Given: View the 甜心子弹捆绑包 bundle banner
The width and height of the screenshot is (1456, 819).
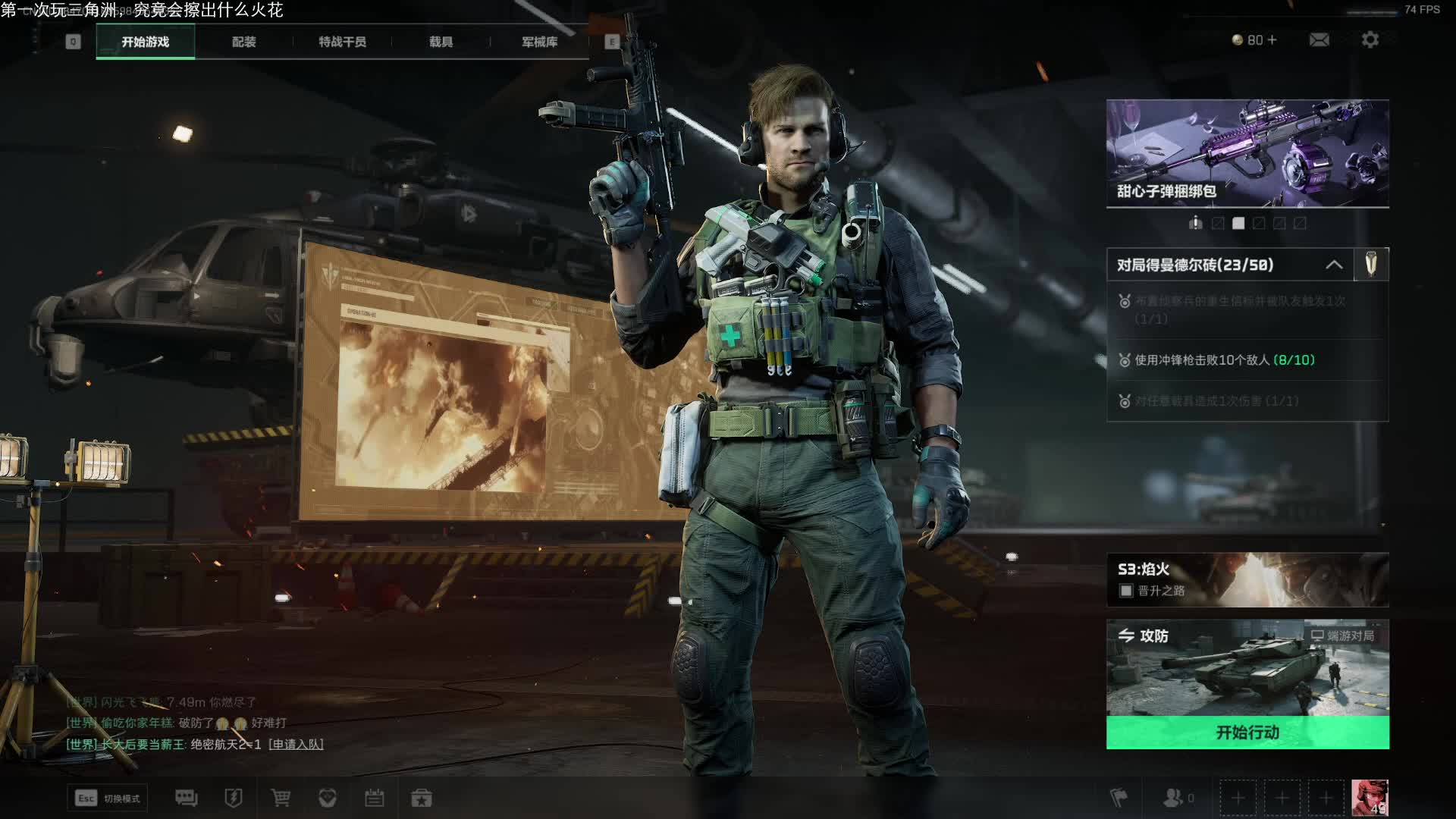Looking at the screenshot, I should click(x=1247, y=153).
